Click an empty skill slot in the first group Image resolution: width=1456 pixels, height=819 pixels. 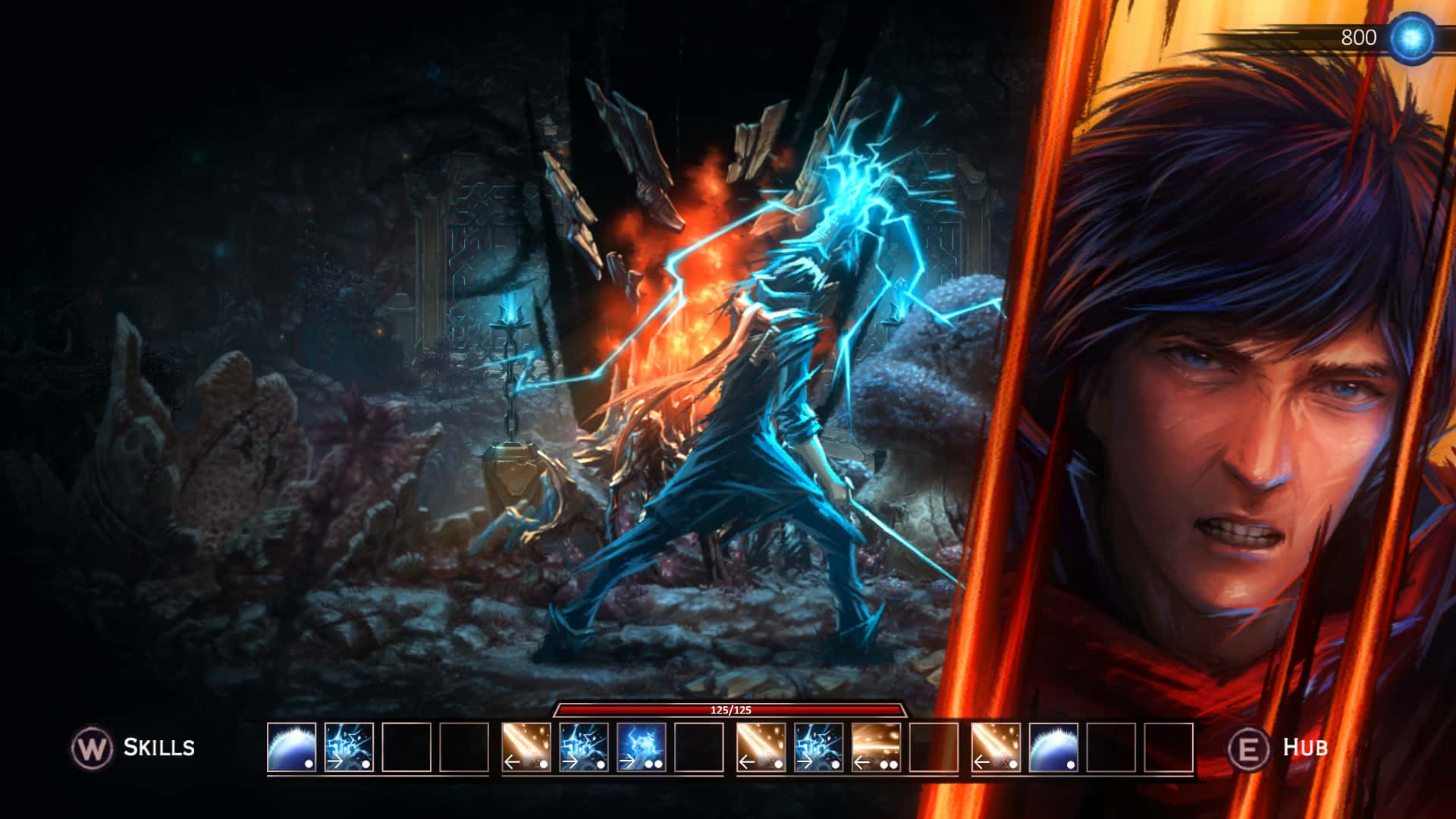pos(409,749)
